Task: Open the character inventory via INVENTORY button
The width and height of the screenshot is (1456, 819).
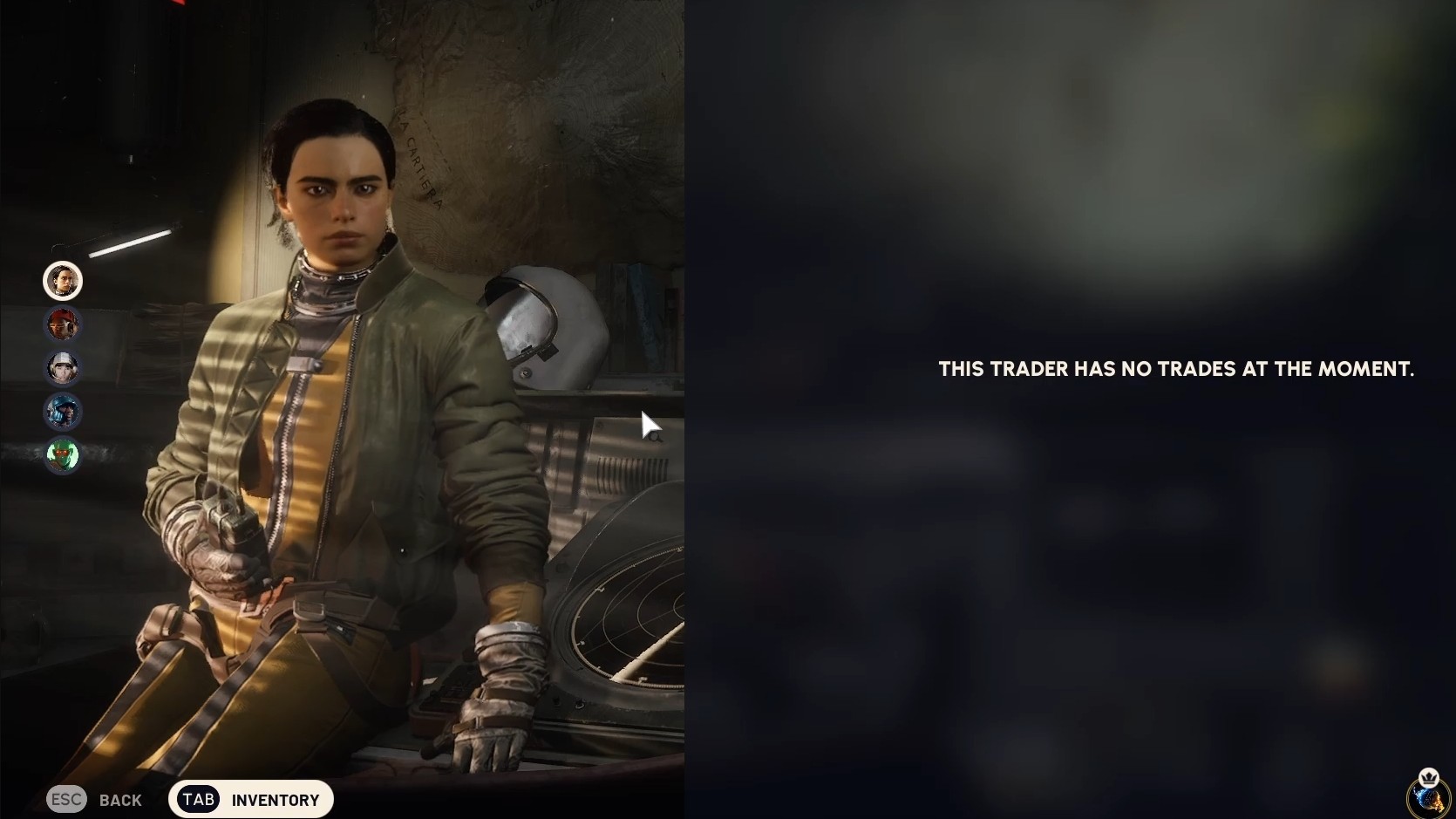Action: pos(275,799)
